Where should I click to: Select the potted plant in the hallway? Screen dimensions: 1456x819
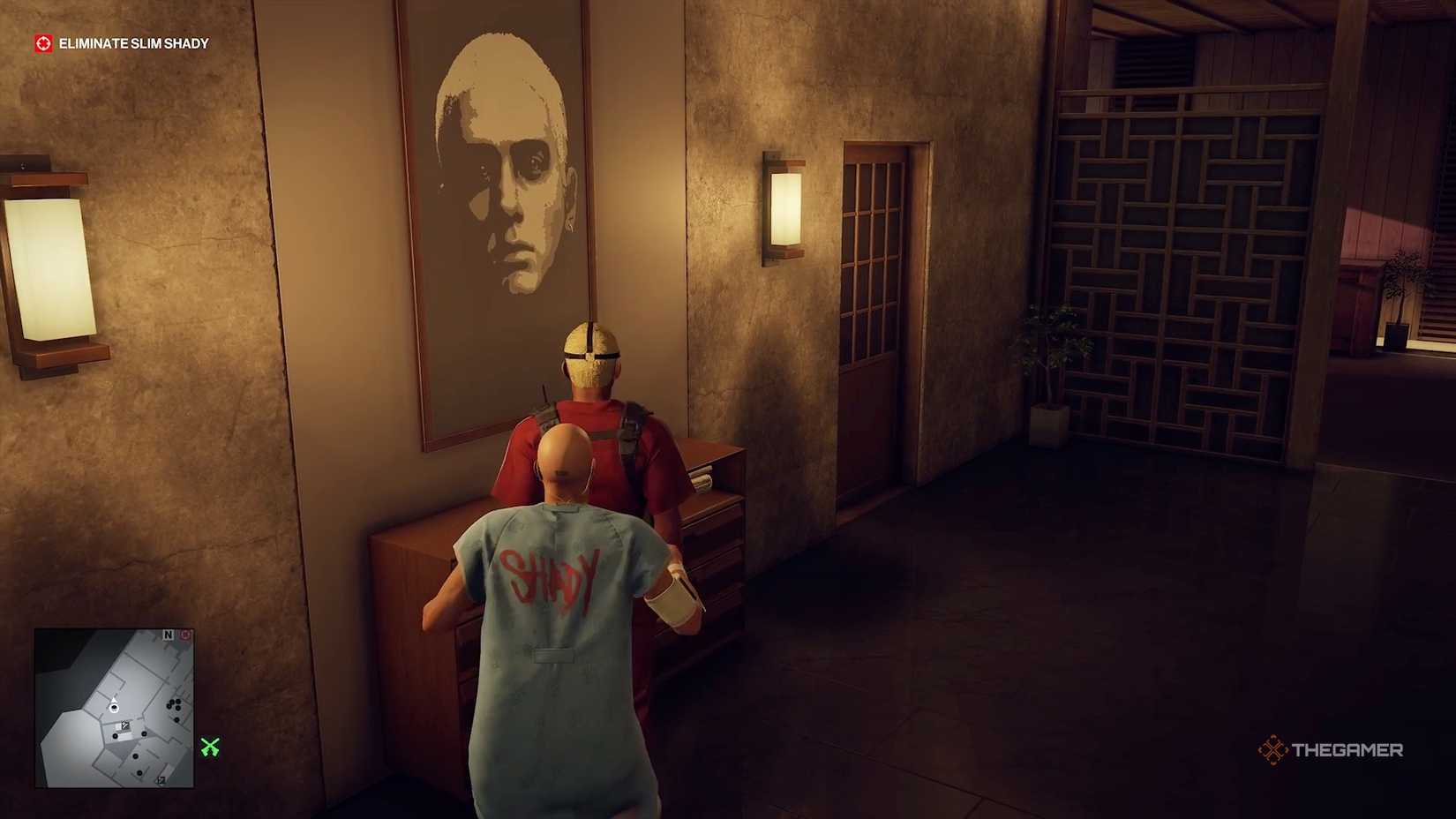point(1050,371)
